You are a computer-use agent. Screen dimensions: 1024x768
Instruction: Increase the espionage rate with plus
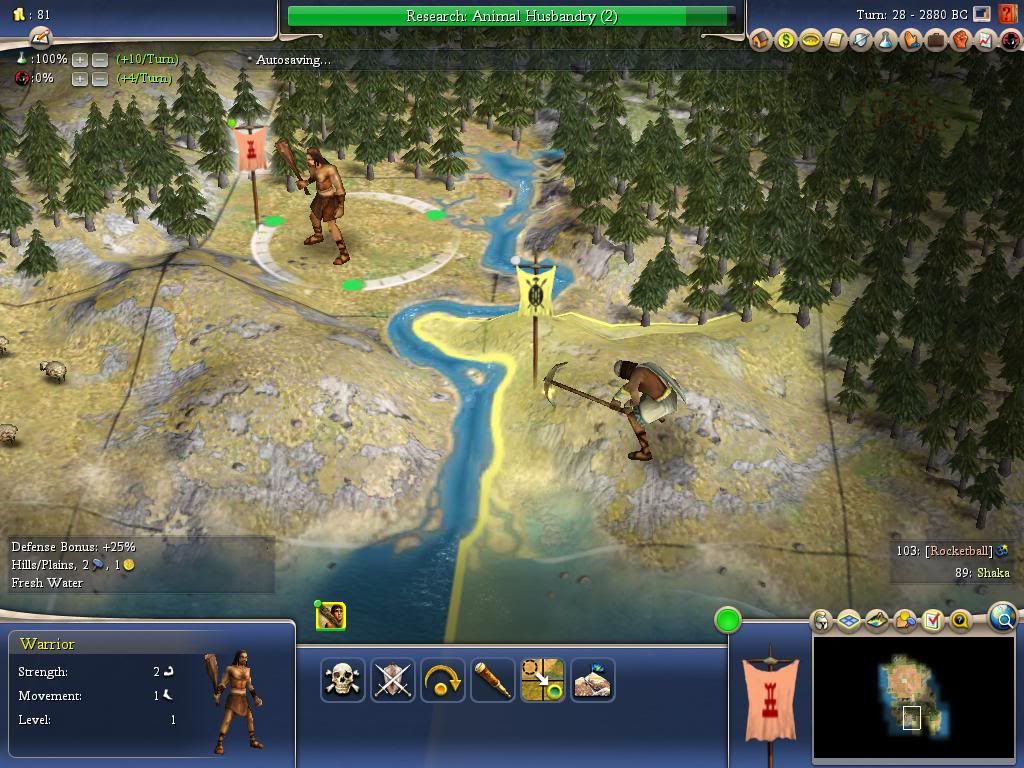click(80, 79)
